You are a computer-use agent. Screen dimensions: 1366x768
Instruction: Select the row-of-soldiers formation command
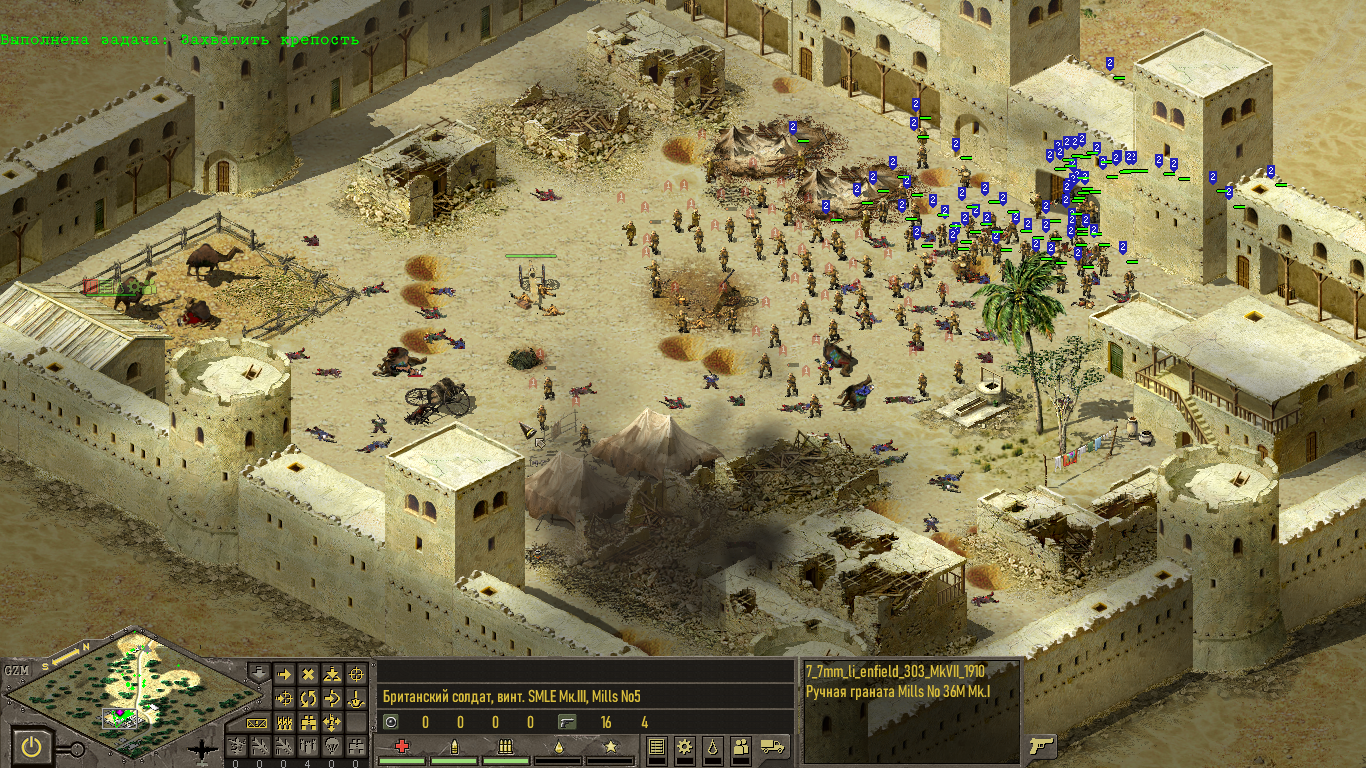pyautogui.click(x=284, y=722)
